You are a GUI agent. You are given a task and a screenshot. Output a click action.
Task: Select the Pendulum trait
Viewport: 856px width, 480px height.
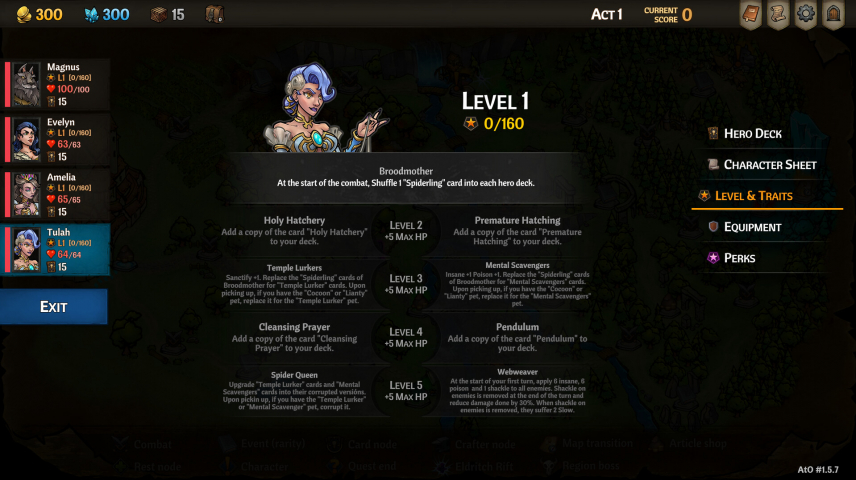[517, 338]
